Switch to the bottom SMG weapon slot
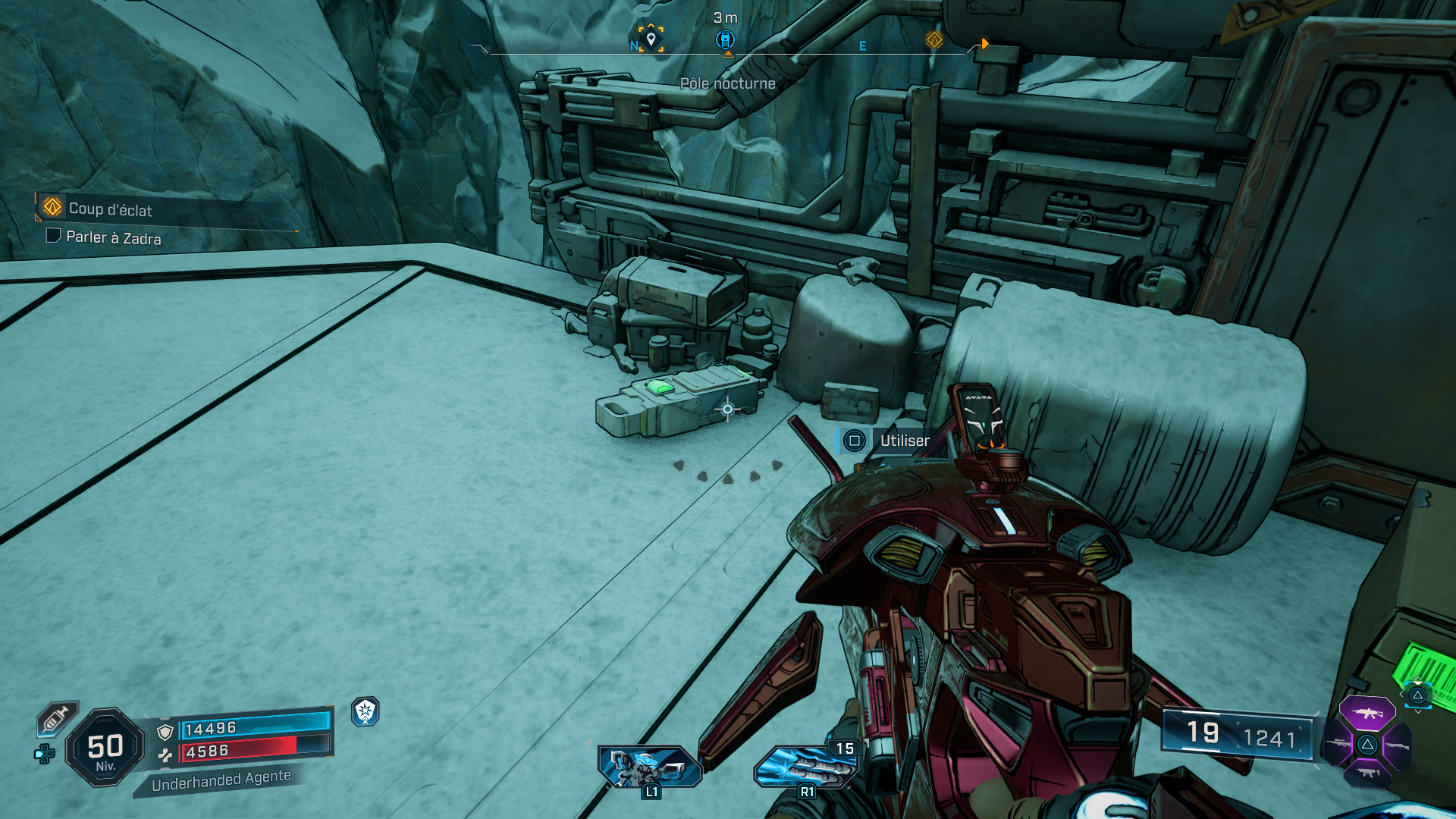Screen dimensions: 1456x819 [x=1367, y=773]
